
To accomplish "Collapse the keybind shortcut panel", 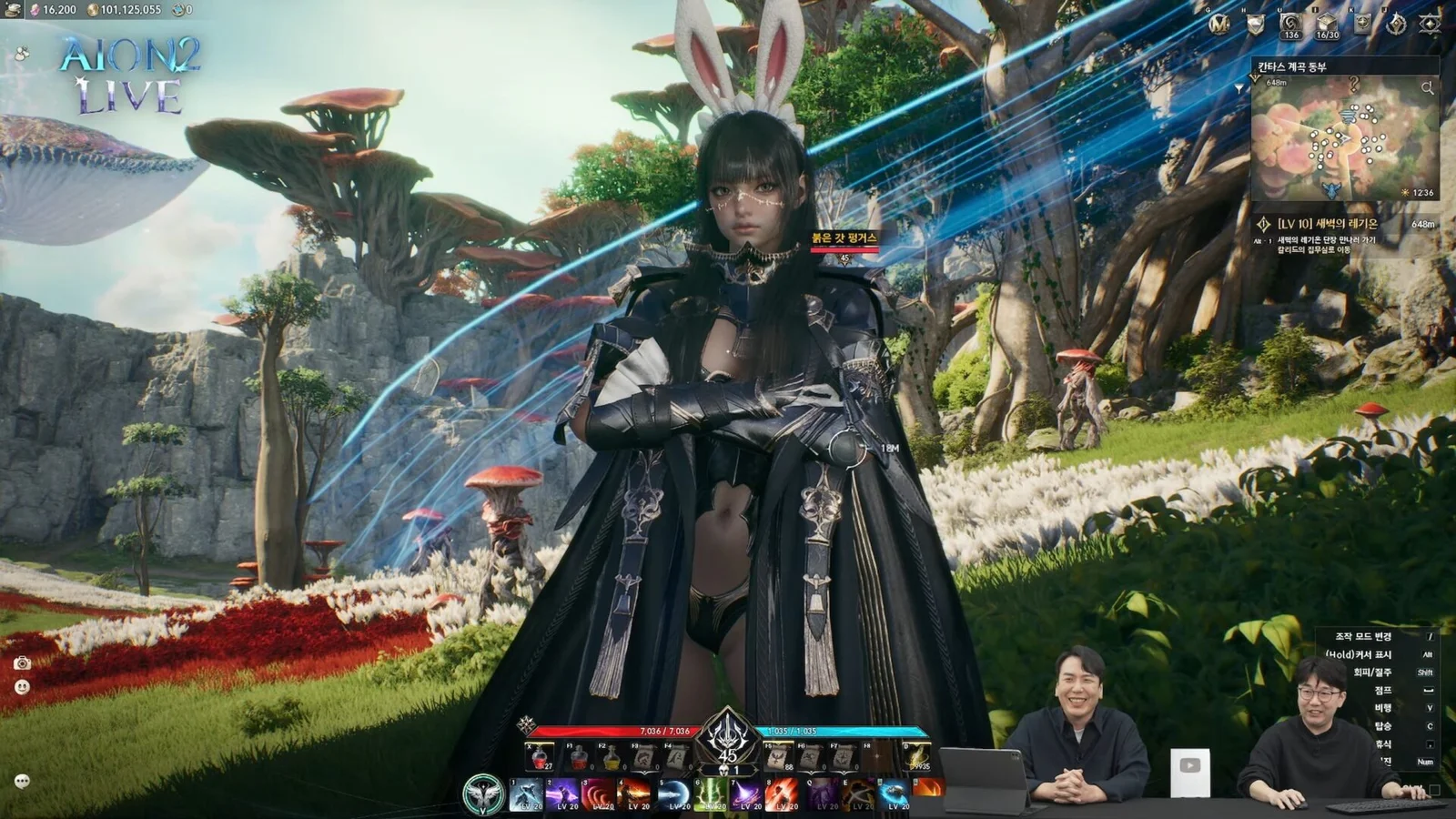I will 1434,788.
